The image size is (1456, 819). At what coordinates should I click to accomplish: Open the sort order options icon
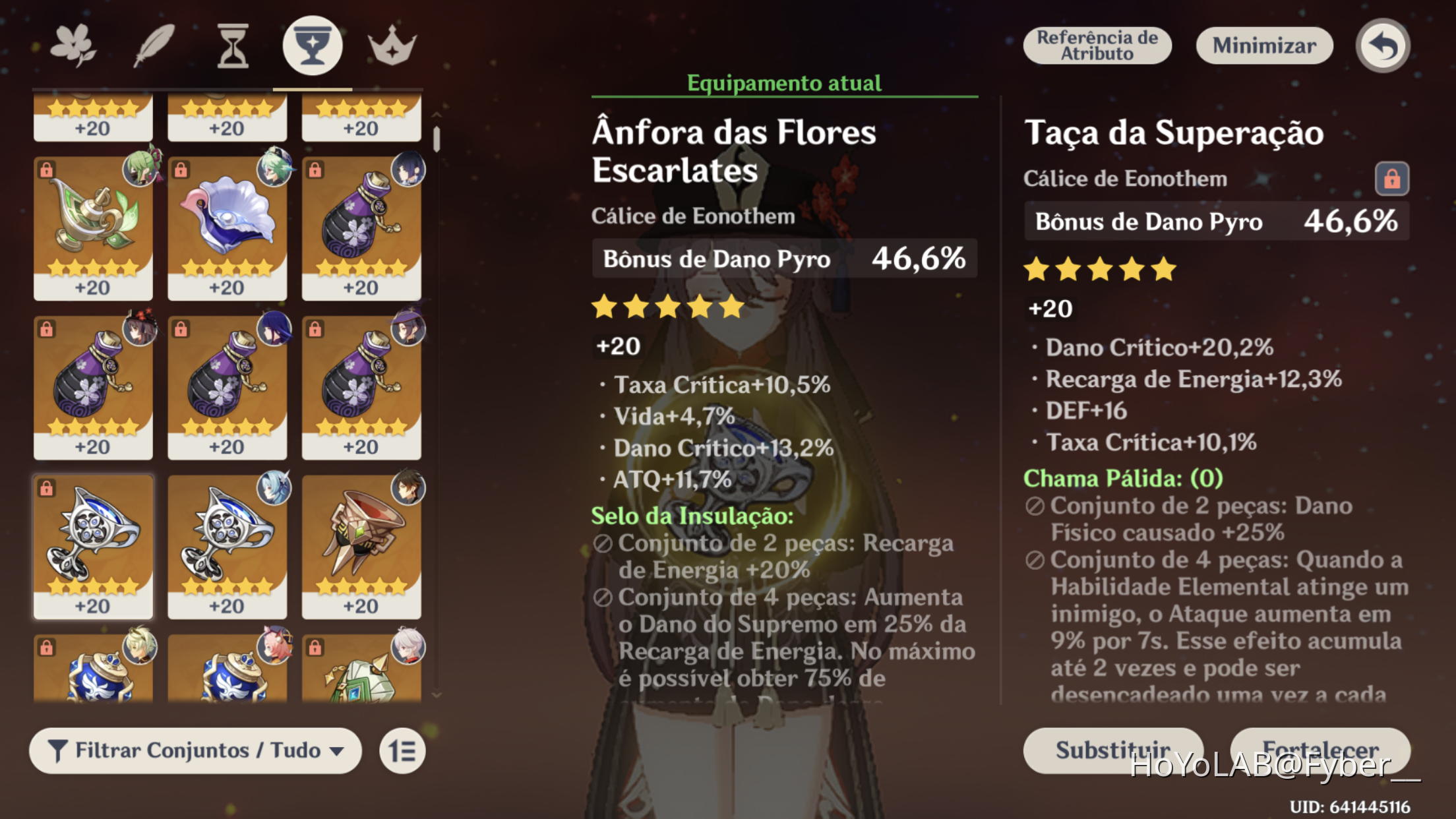click(x=402, y=750)
